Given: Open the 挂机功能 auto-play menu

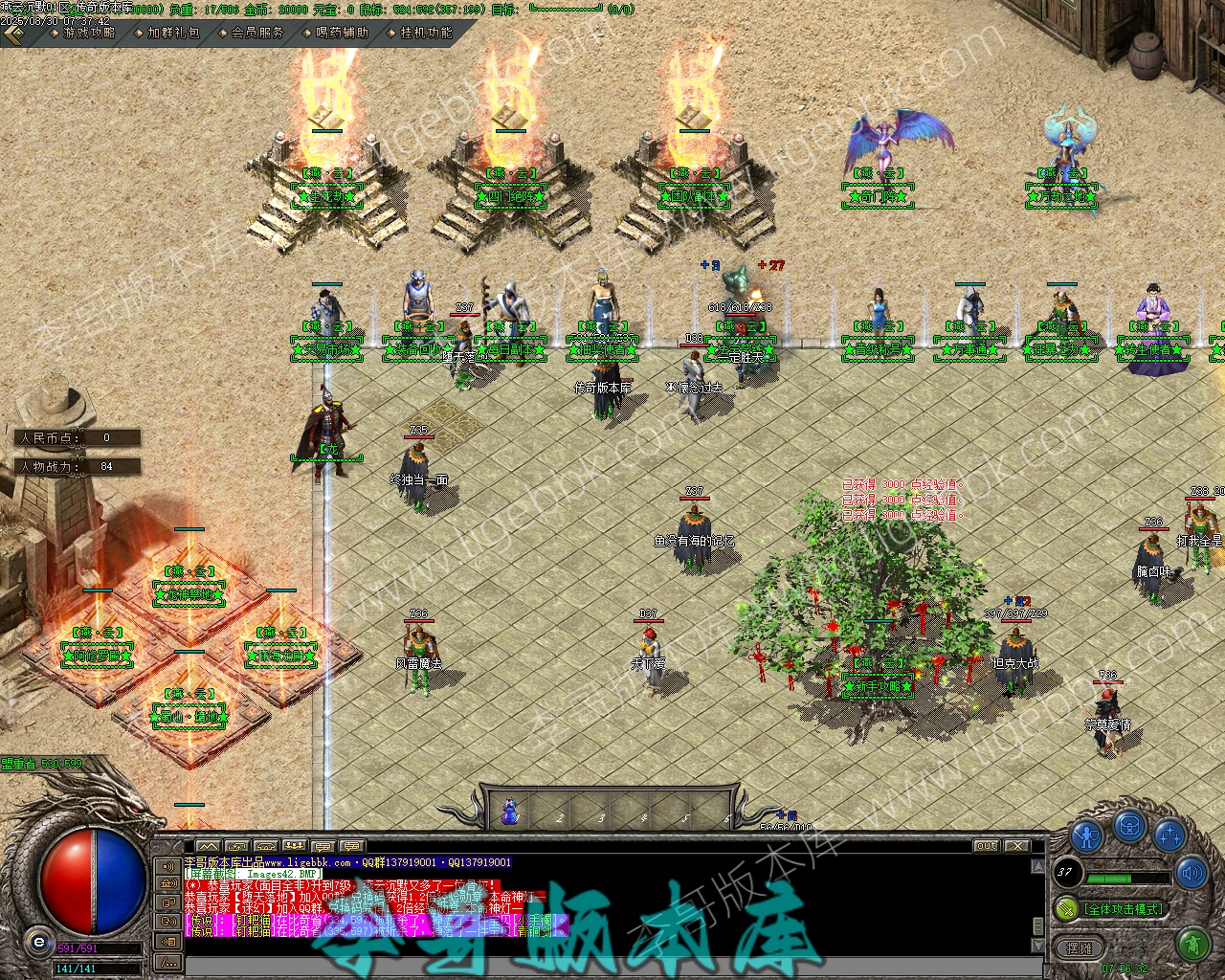Looking at the screenshot, I should coord(425,33).
